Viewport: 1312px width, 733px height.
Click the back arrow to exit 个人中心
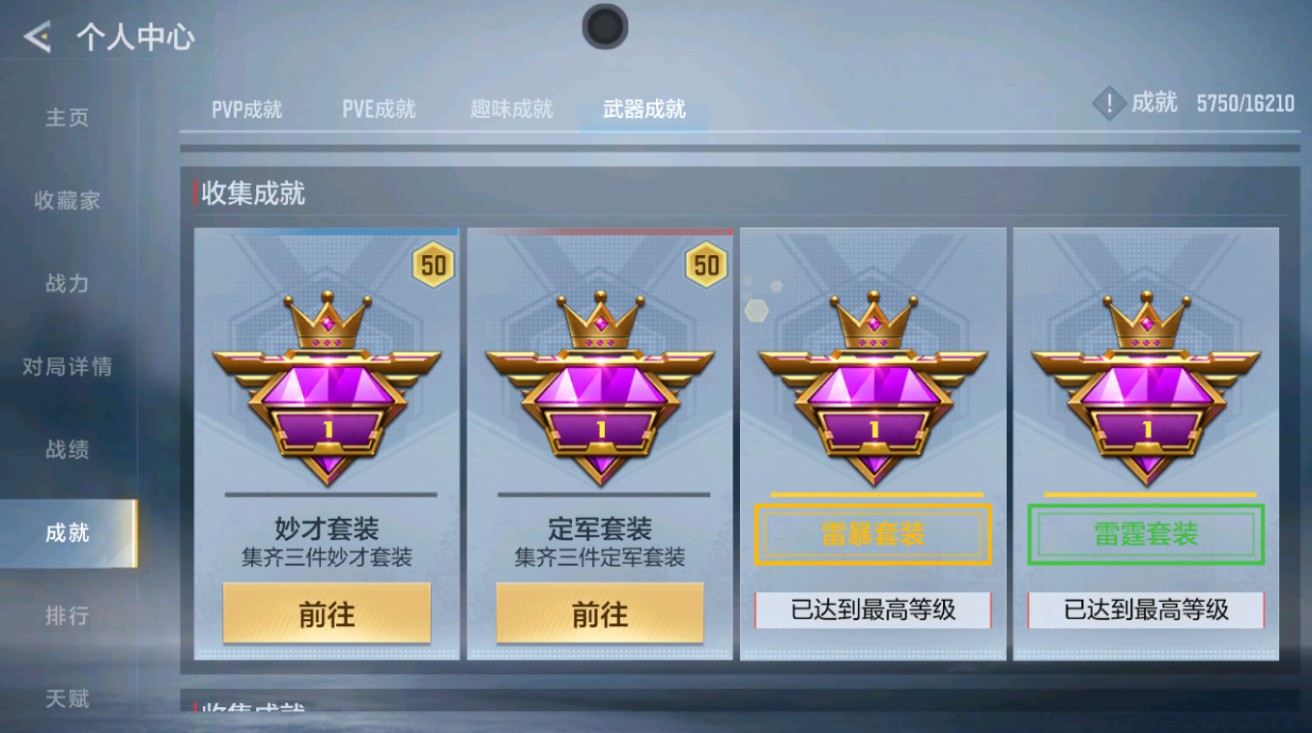coord(39,37)
